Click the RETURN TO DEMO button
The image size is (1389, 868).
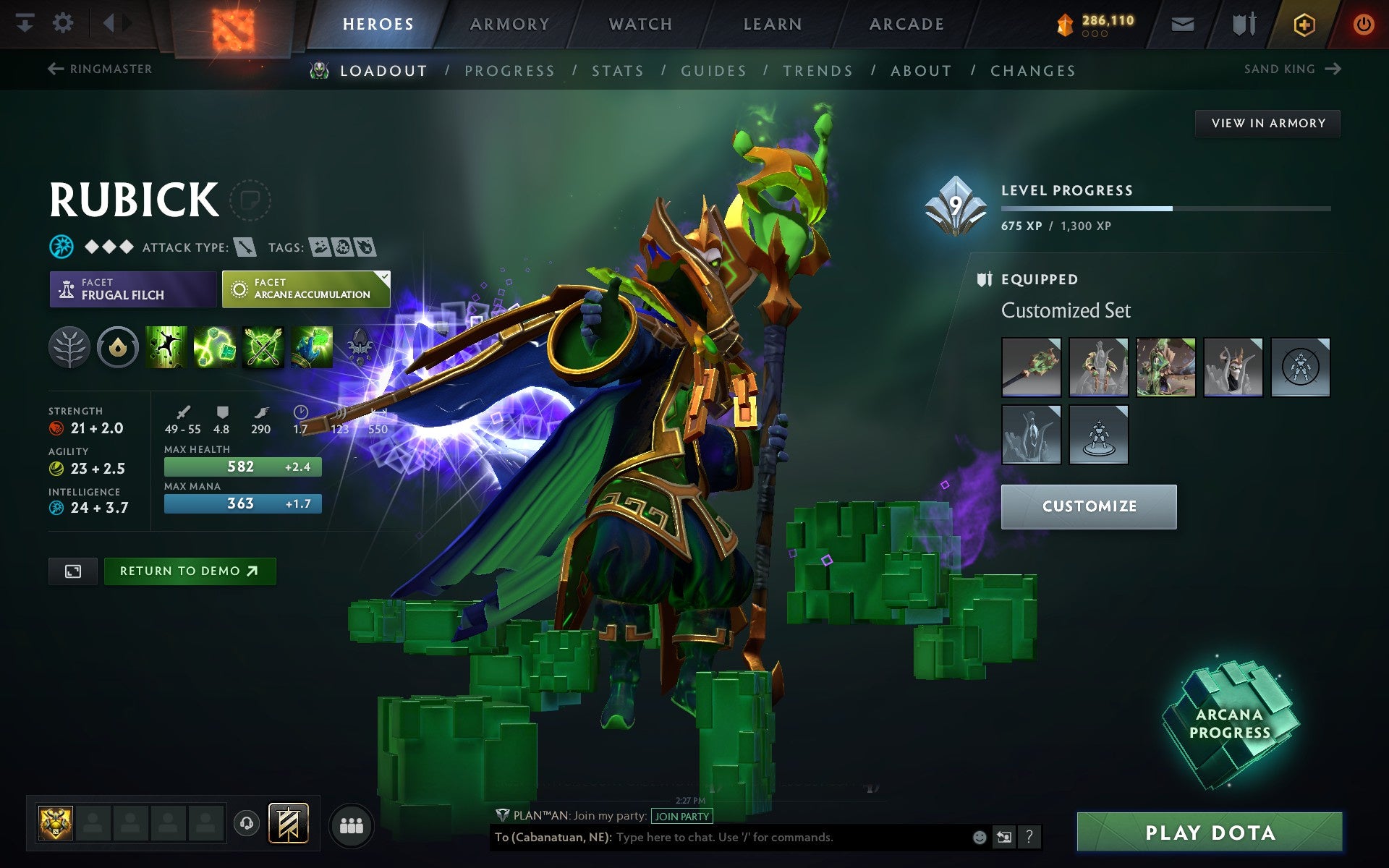(190, 571)
